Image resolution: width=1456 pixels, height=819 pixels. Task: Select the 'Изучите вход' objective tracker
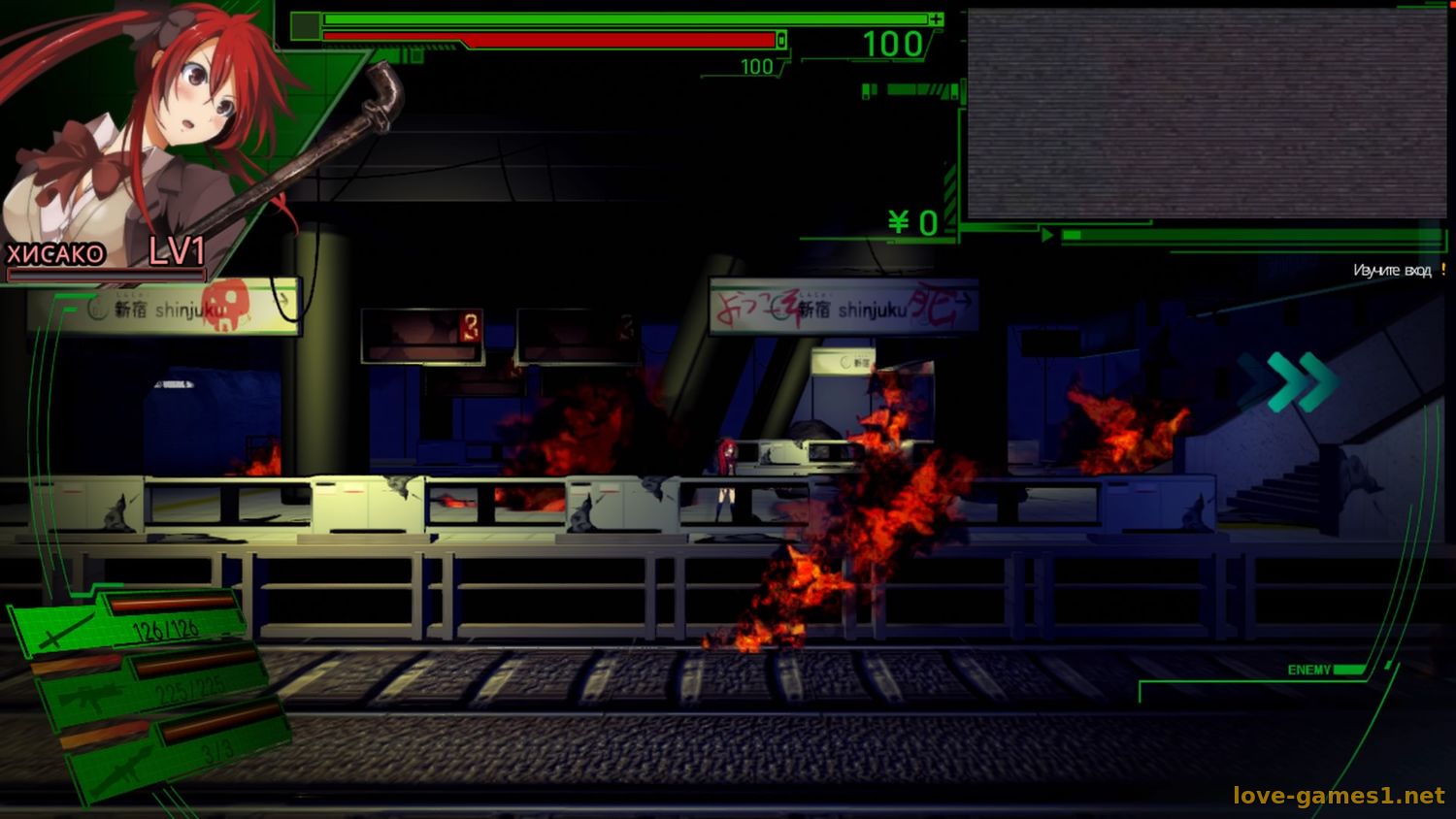[1392, 271]
